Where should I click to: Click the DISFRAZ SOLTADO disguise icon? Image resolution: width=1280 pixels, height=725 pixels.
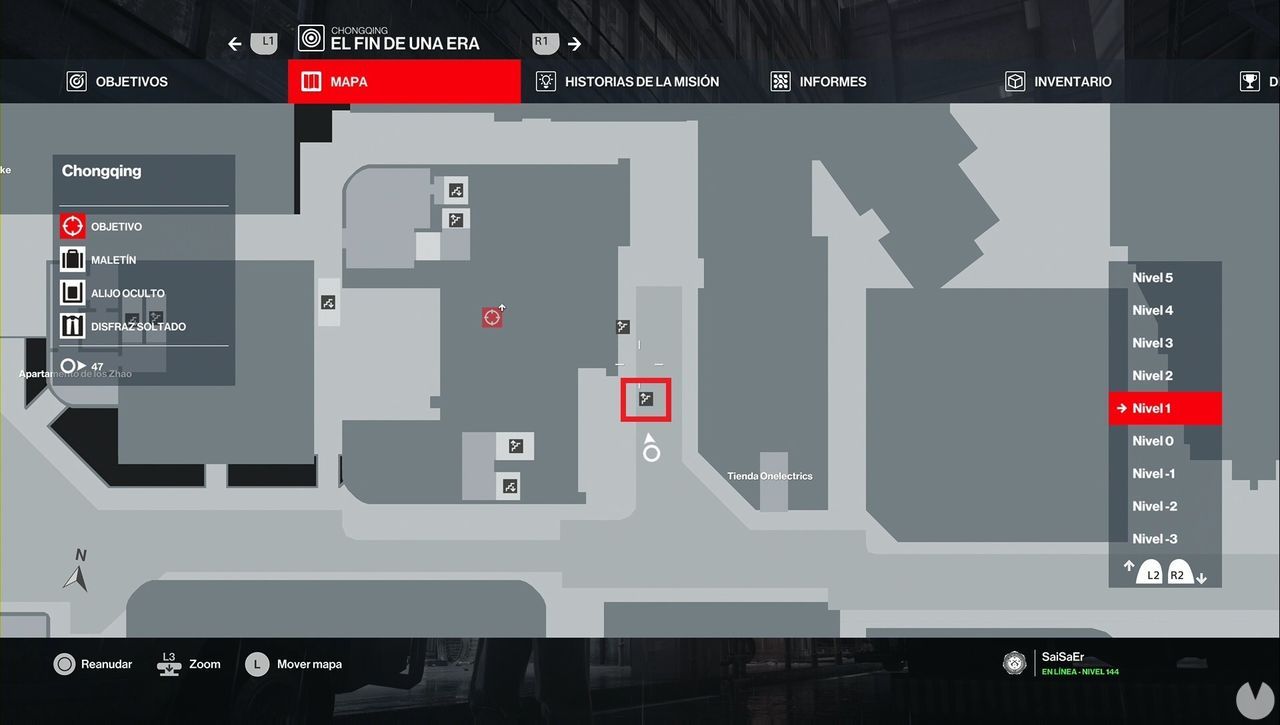point(72,325)
